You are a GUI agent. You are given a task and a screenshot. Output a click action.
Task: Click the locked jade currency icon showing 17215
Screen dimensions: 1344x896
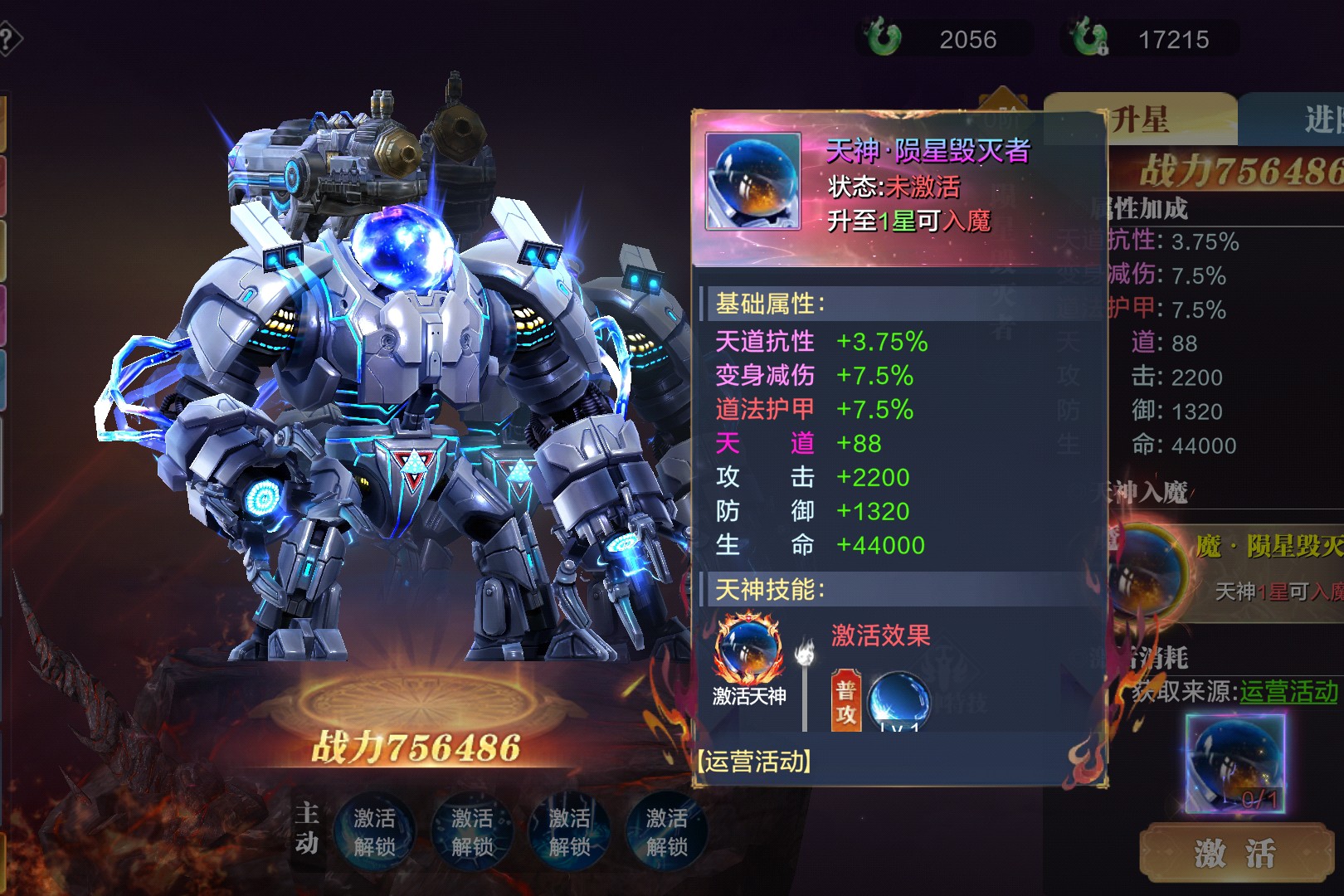click(1088, 38)
